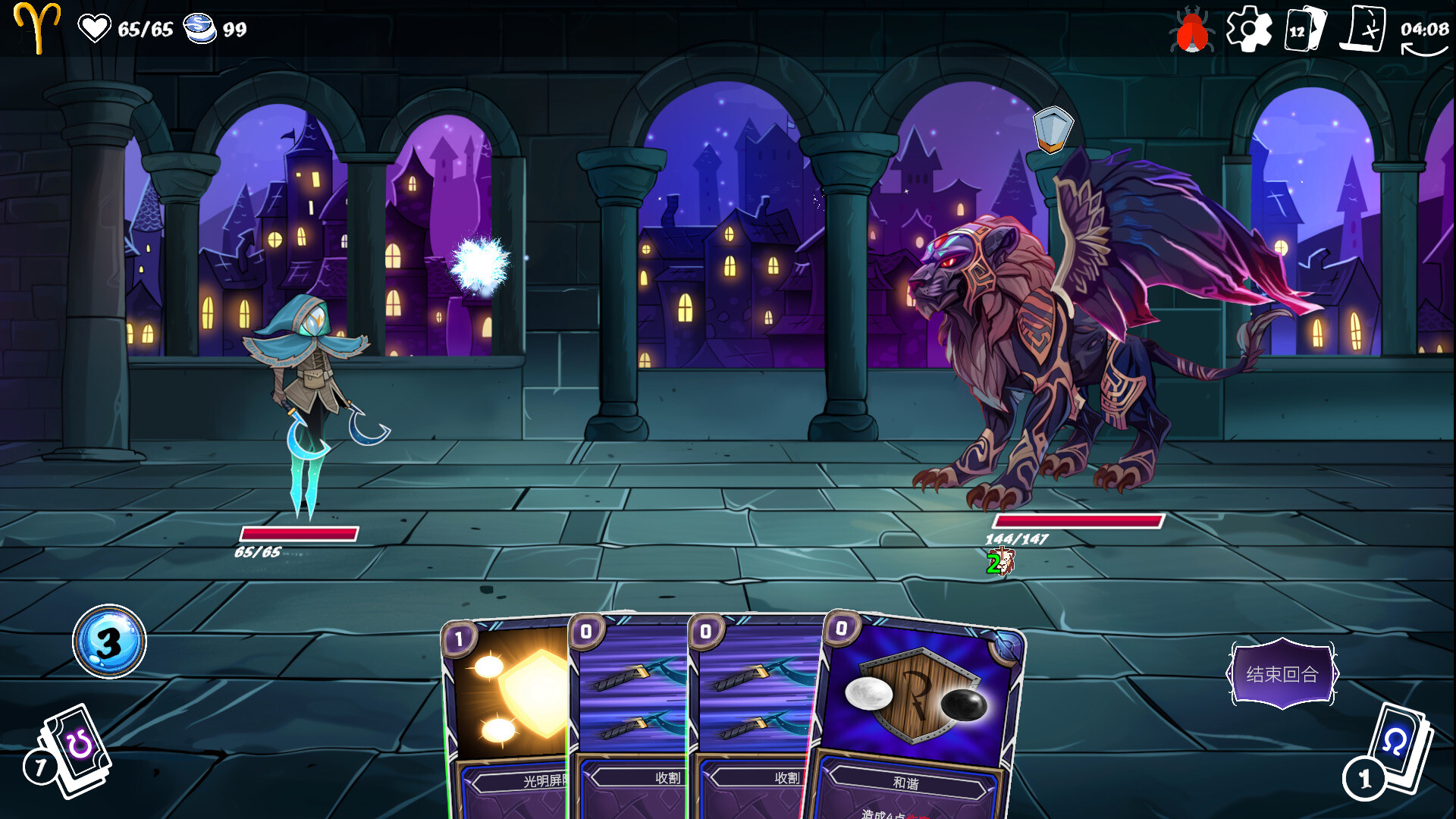End the turn with the 结束回合 button
Screen dimensions: 1456x819
click(1282, 674)
